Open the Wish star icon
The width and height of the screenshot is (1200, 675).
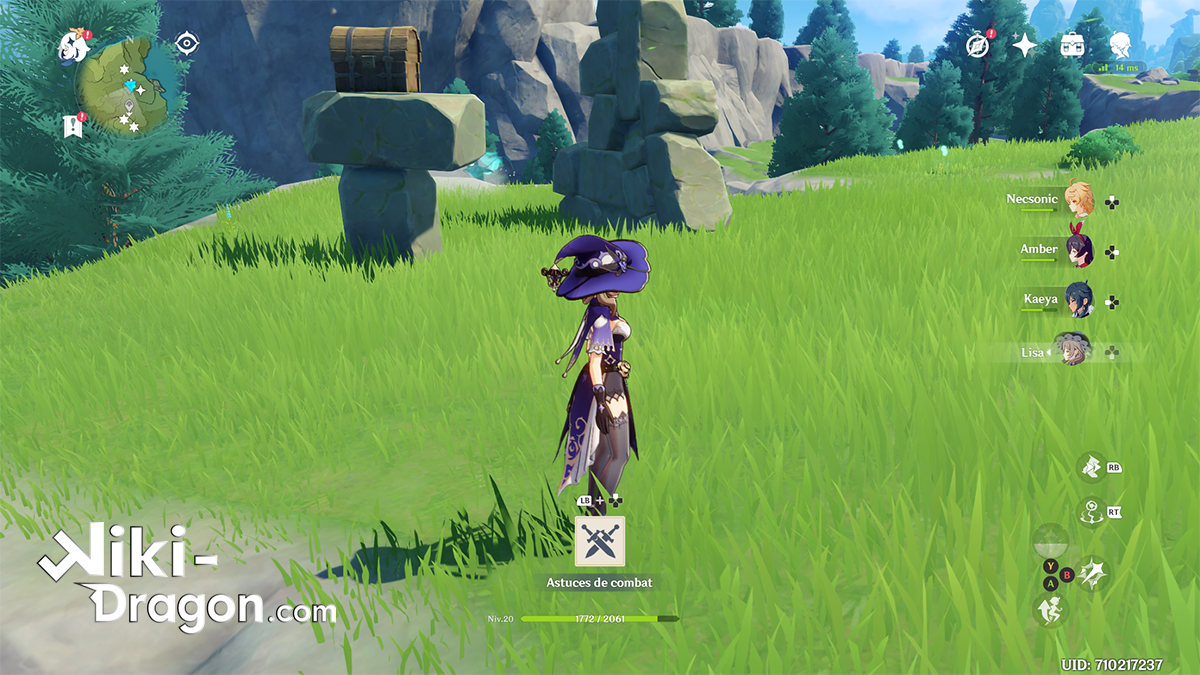click(x=1025, y=45)
